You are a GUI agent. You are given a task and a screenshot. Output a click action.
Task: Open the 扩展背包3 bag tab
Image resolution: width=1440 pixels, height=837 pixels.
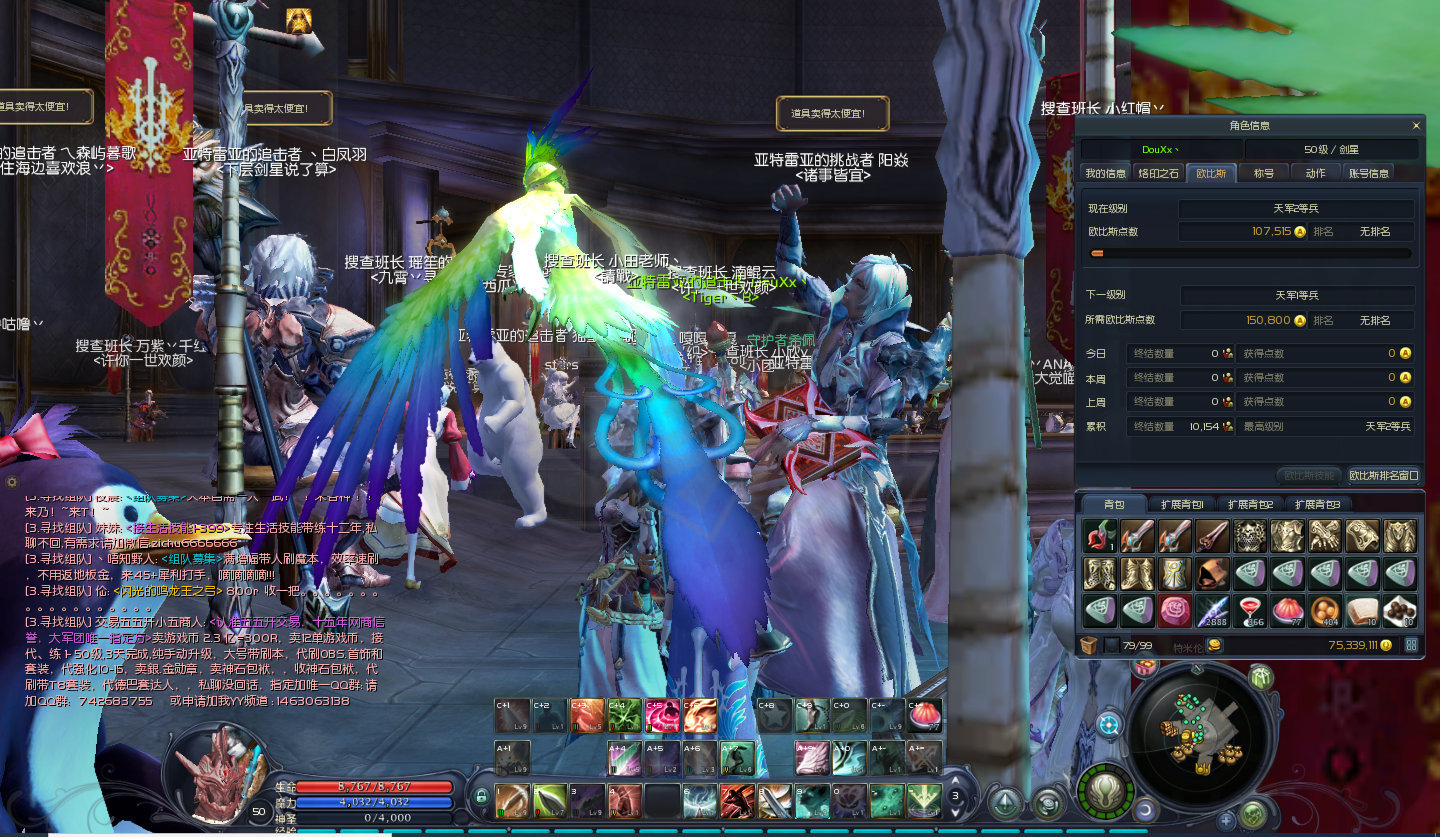pyautogui.click(x=1317, y=504)
